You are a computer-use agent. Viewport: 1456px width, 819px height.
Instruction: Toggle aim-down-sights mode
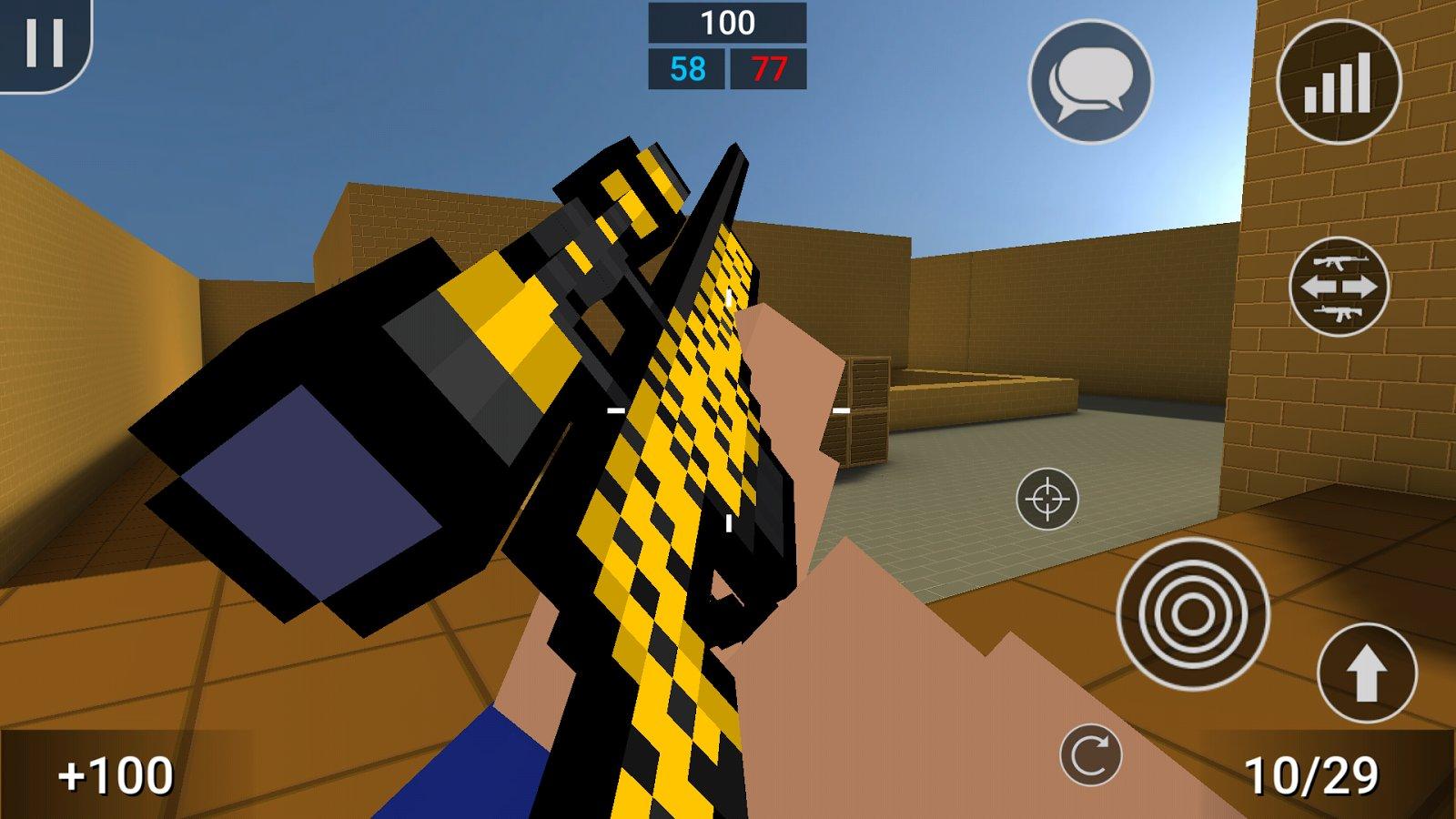click(1192, 610)
